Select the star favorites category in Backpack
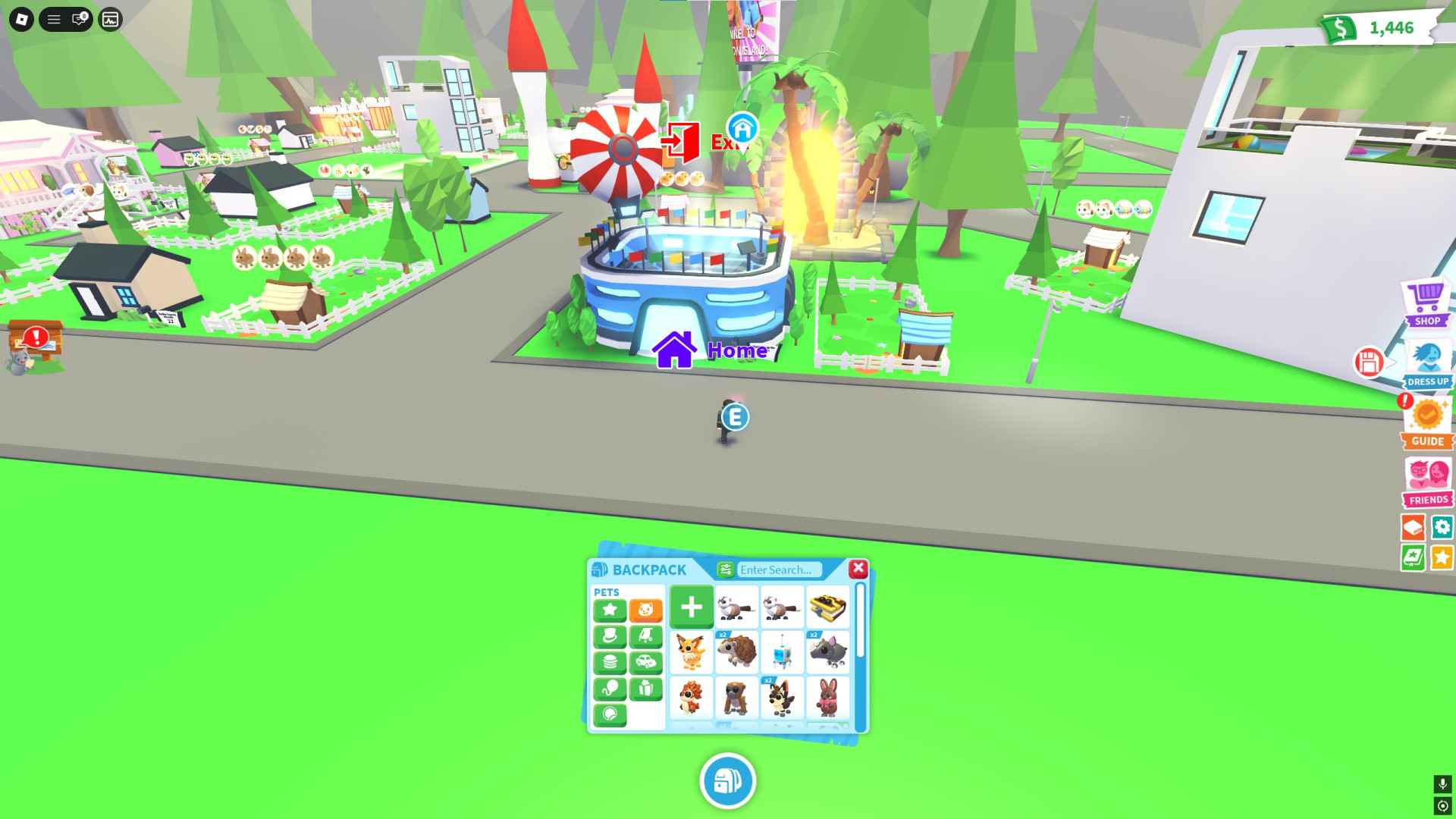This screenshot has width=1456, height=819. (610, 610)
